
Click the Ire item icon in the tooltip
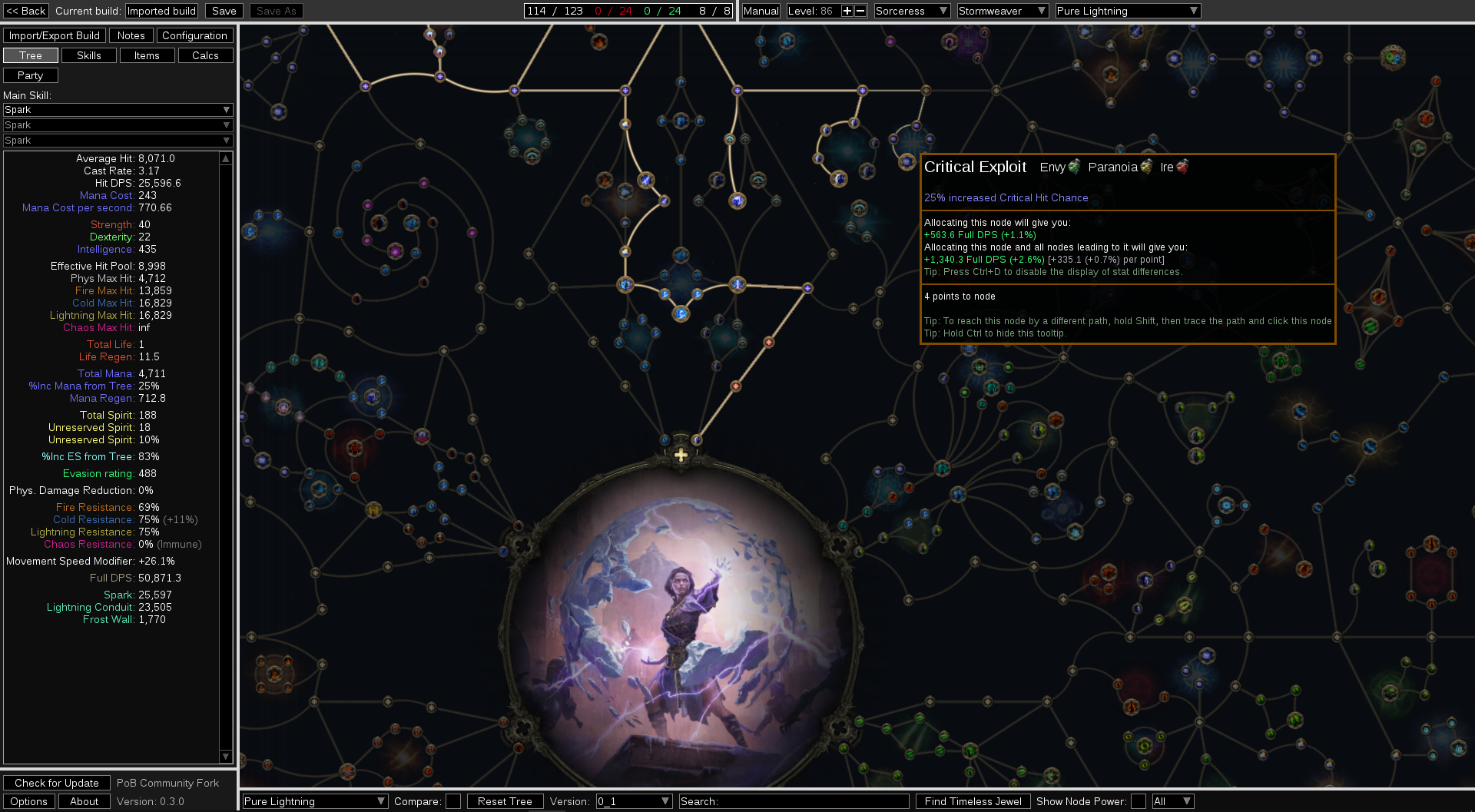click(x=1182, y=167)
